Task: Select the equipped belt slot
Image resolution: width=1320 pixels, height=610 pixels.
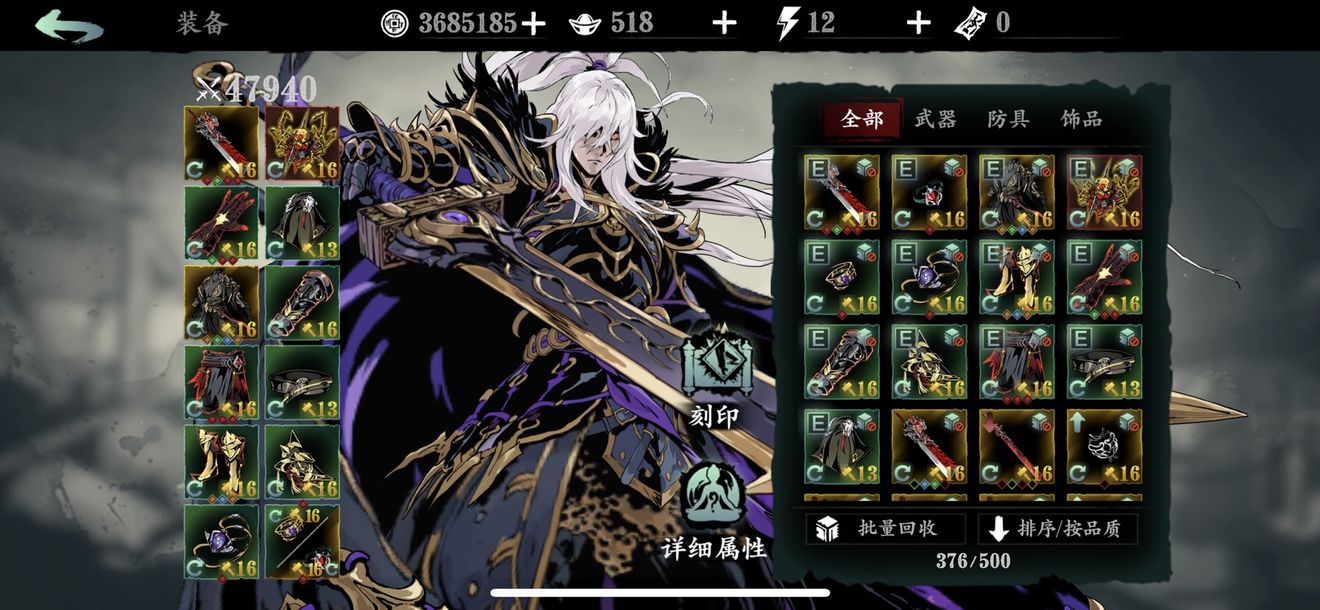Action: point(302,383)
